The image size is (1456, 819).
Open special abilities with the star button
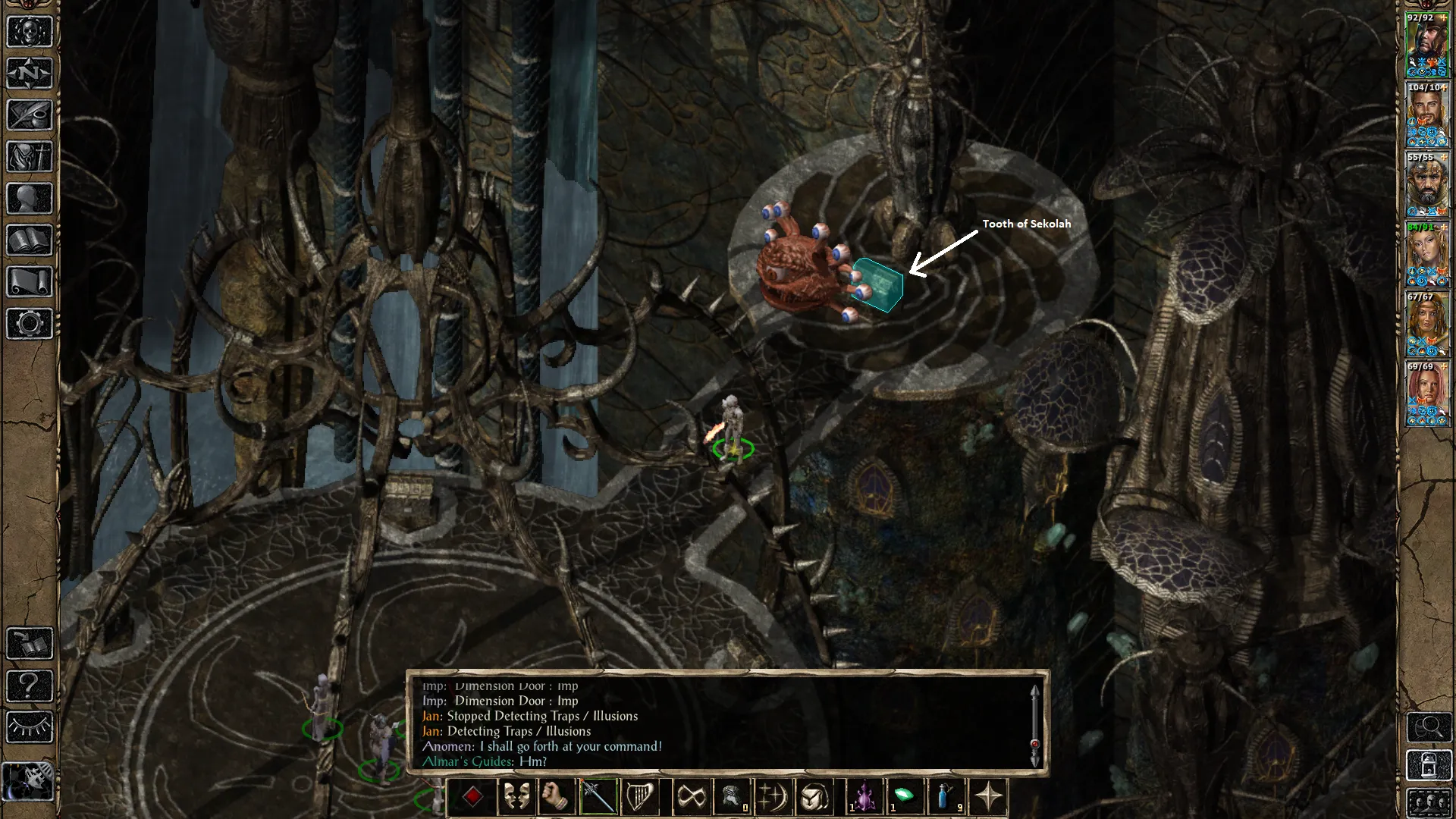988,797
